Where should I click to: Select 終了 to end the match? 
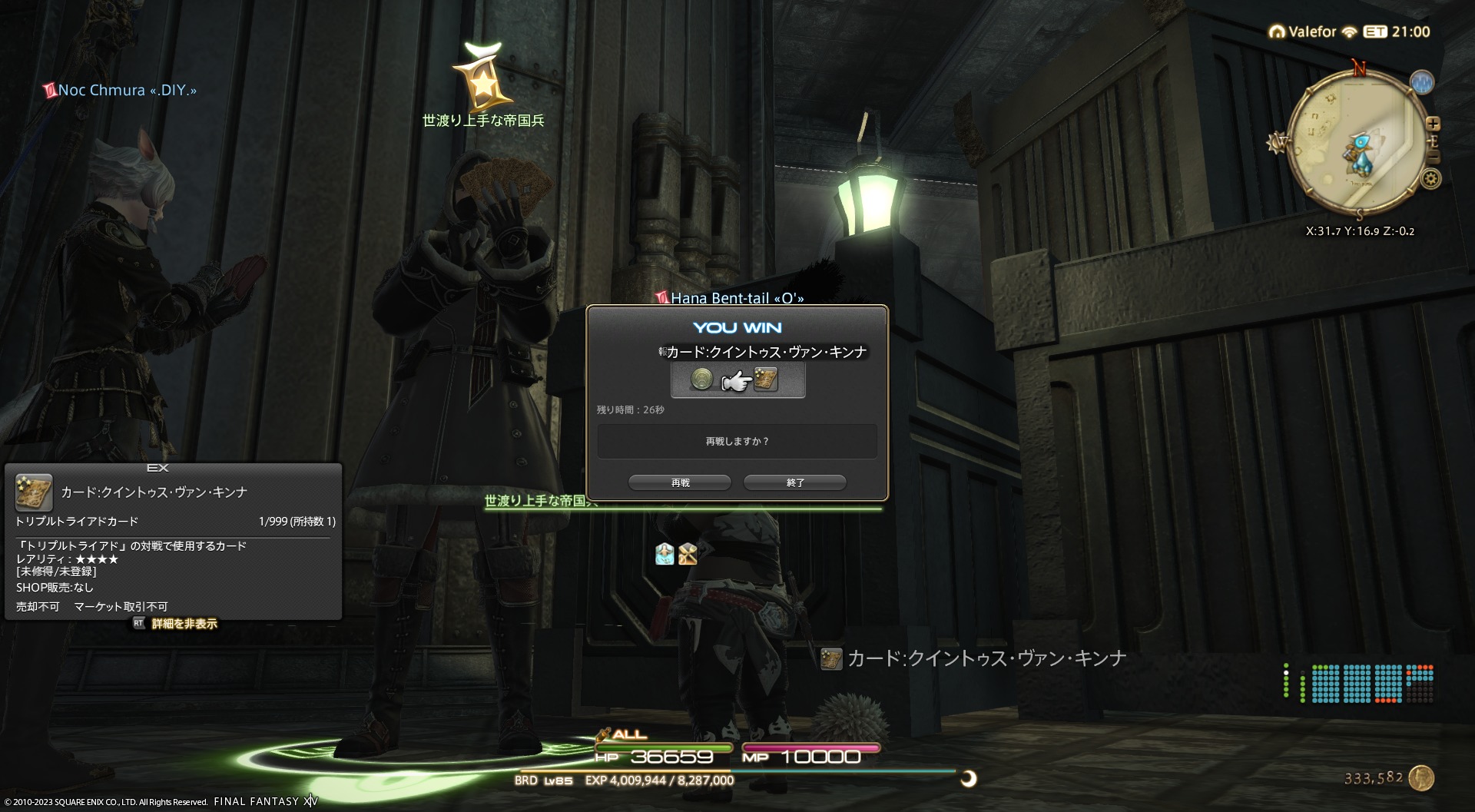click(x=795, y=482)
